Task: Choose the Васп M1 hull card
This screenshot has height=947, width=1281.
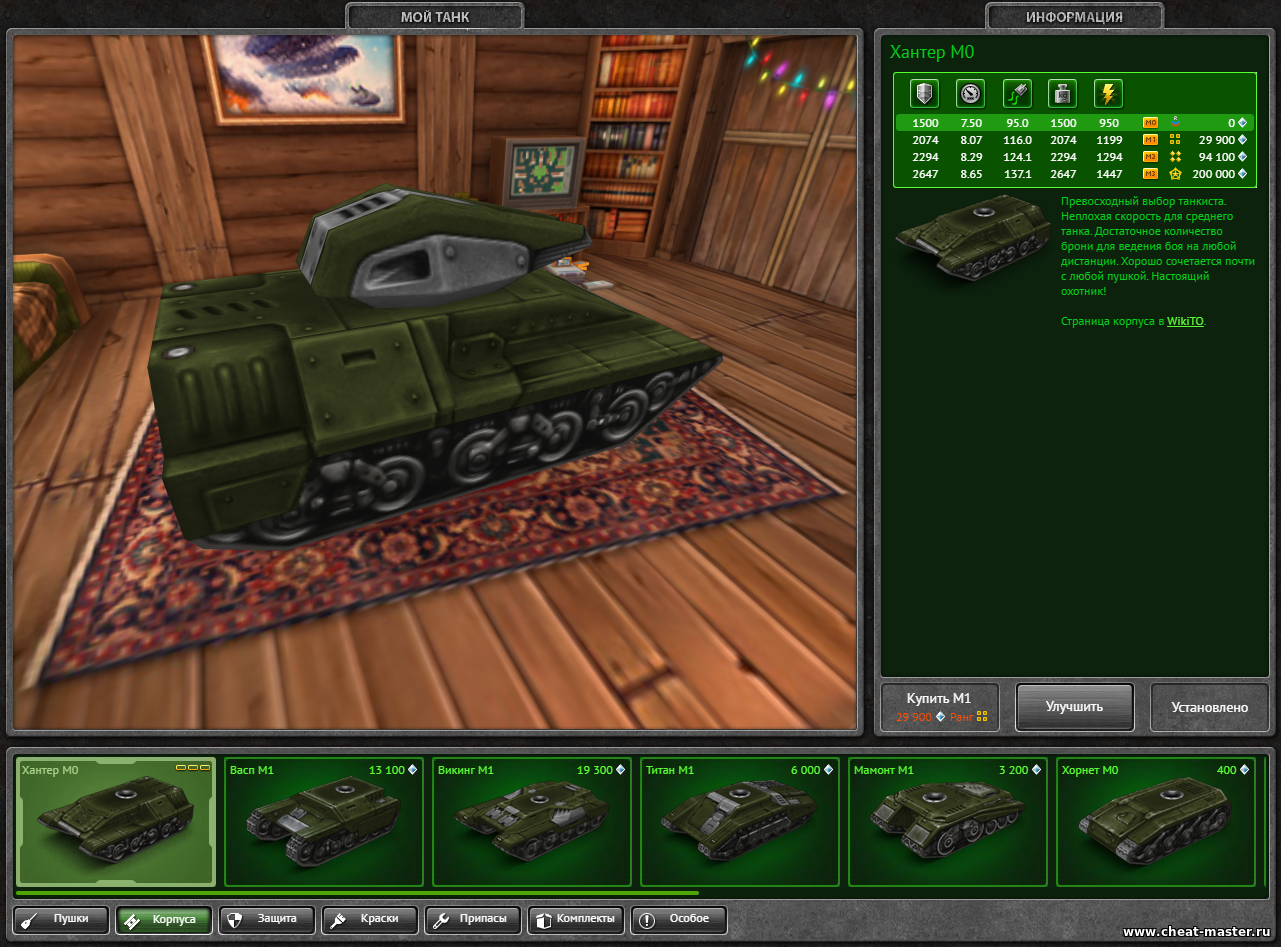Action: coord(324,821)
